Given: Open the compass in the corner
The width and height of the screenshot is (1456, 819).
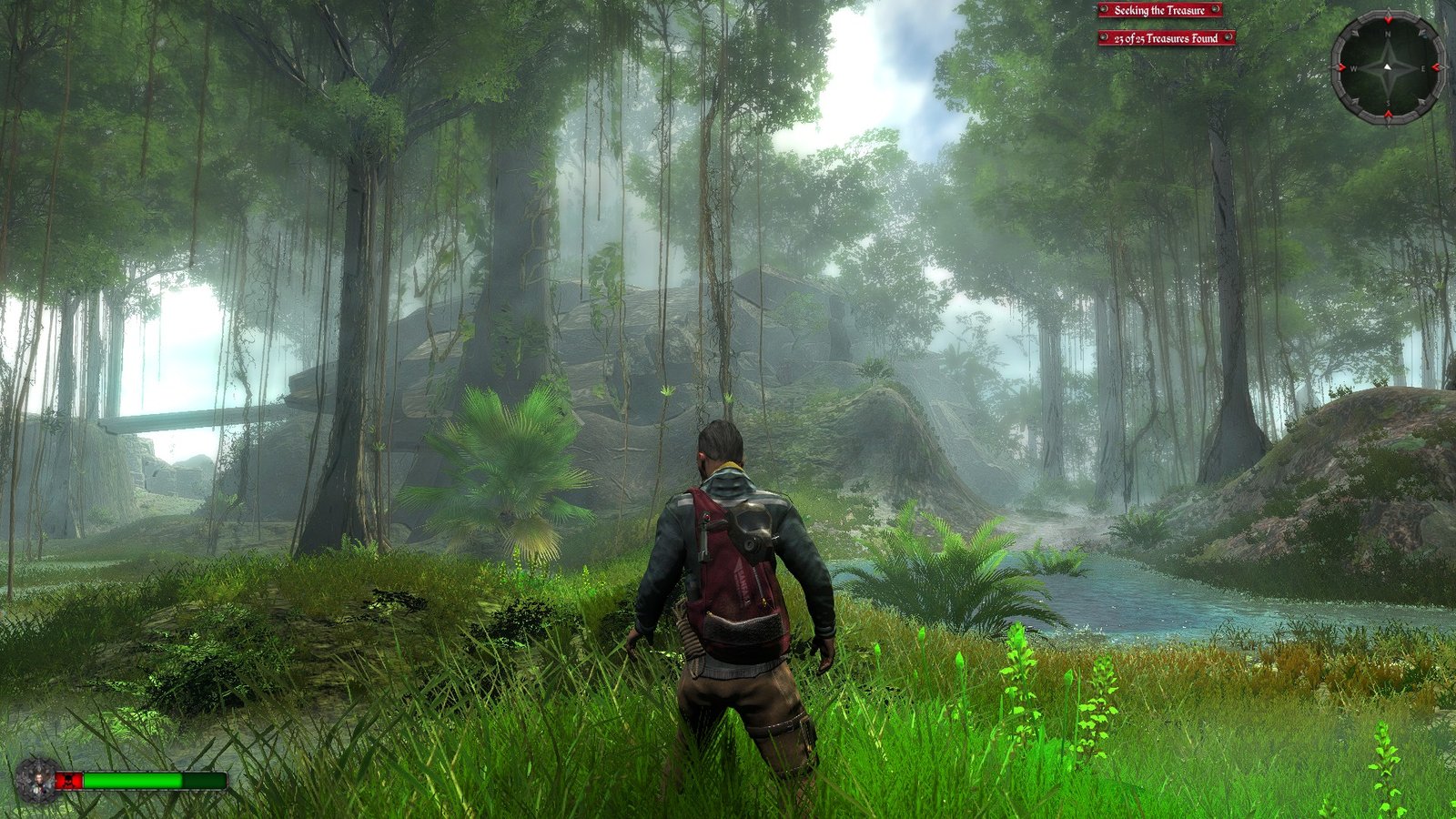Looking at the screenshot, I should (x=1388, y=67).
